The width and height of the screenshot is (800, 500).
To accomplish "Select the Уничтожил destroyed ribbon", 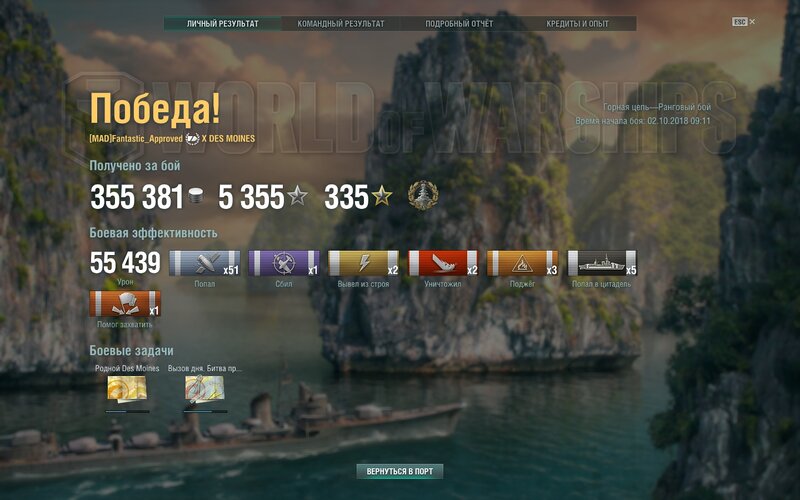I will (443, 263).
